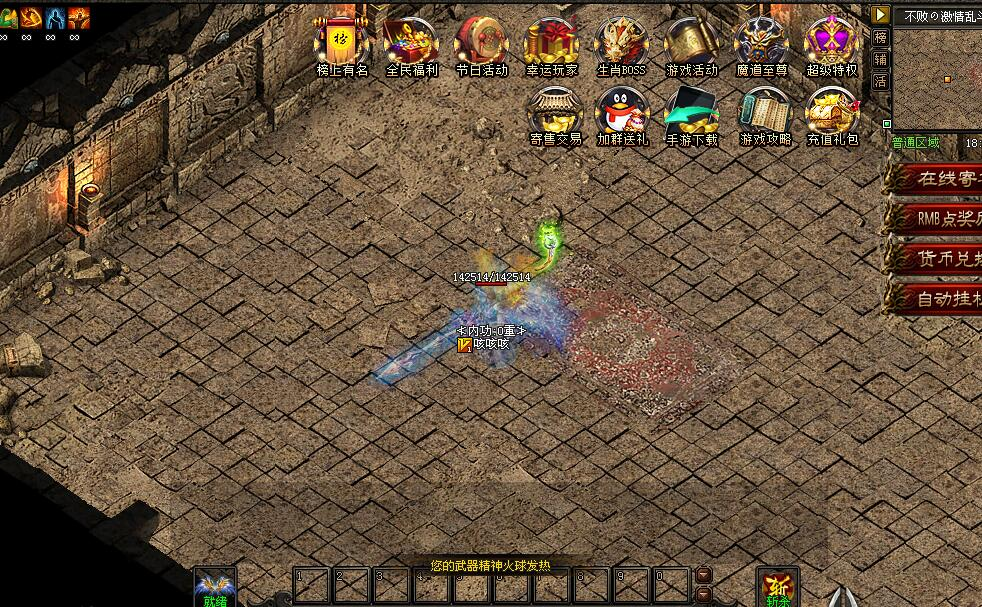Screen dimensions: 982x607
Task: Activate the 斩杀 skill button
Action: [x=778, y=587]
